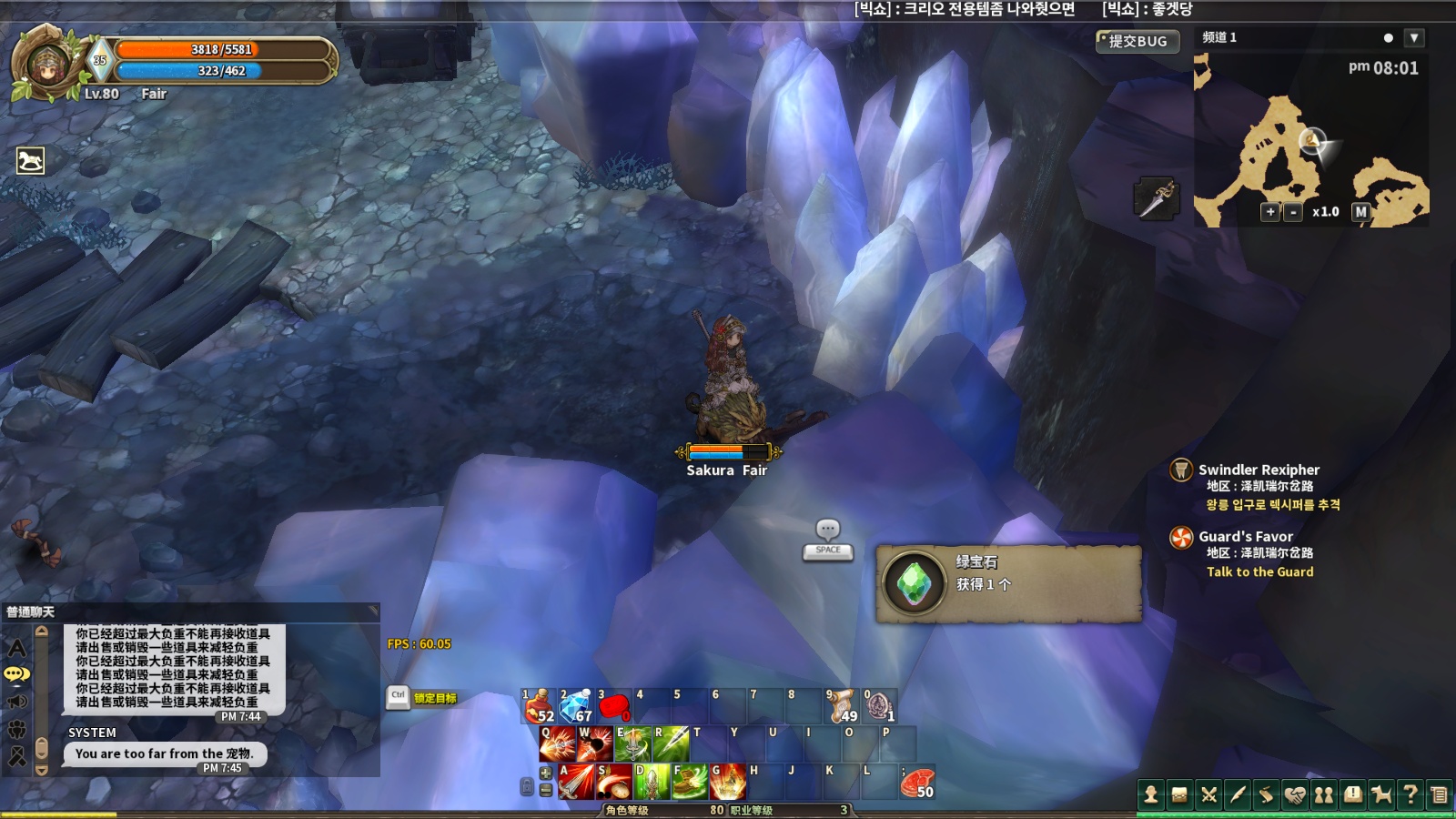Open the channel dropdown arrow
1456x819 pixels.
pyautogui.click(x=1413, y=38)
